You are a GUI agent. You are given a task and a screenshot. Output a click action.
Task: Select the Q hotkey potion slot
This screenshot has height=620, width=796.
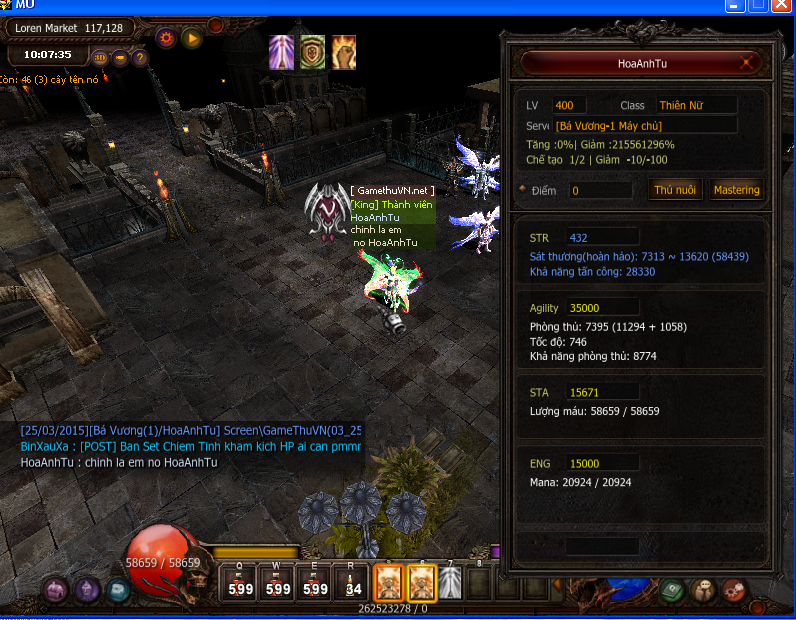point(240,583)
